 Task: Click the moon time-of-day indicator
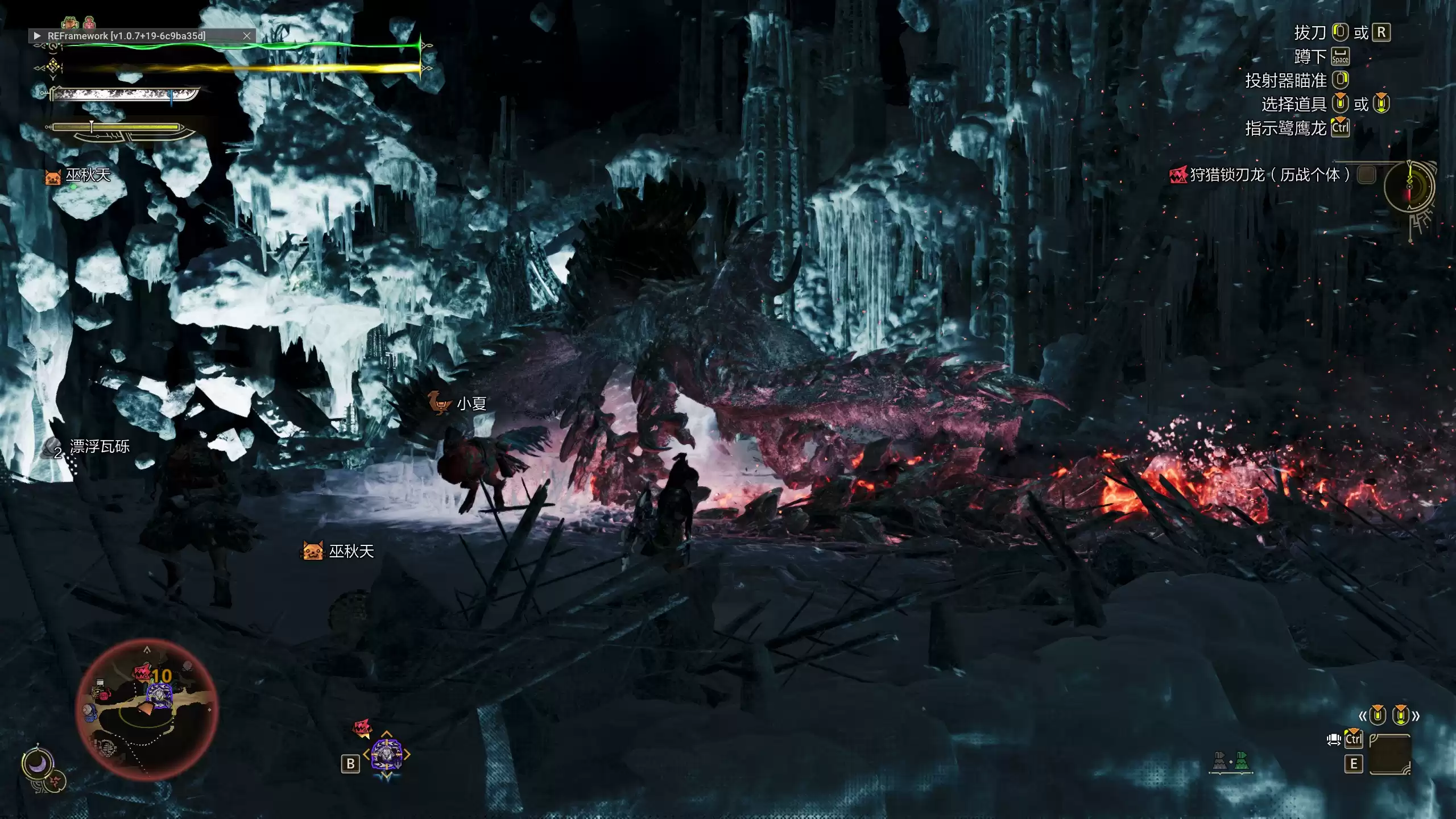click(x=38, y=765)
